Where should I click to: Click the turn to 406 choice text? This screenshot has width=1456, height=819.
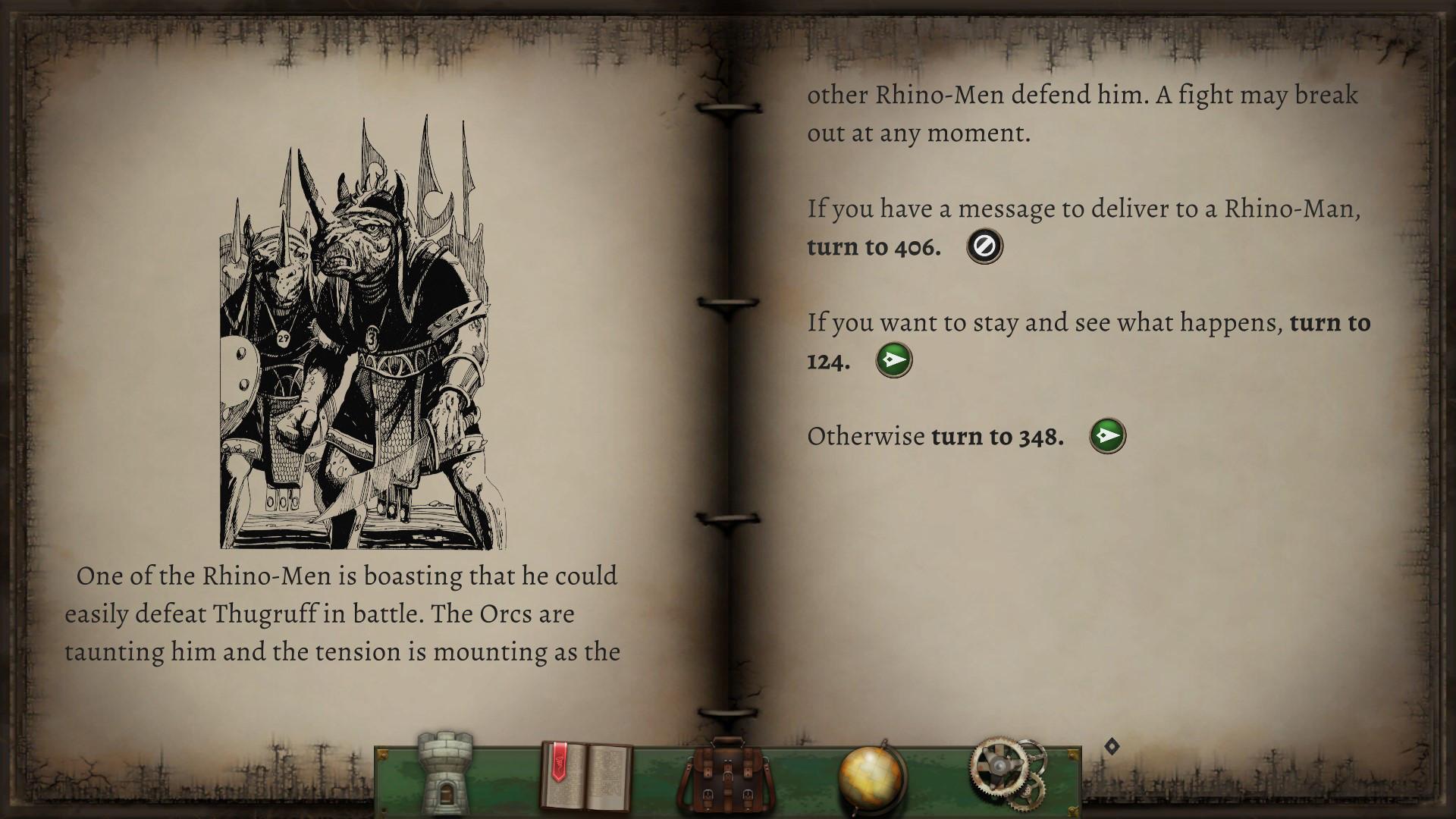click(873, 245)
